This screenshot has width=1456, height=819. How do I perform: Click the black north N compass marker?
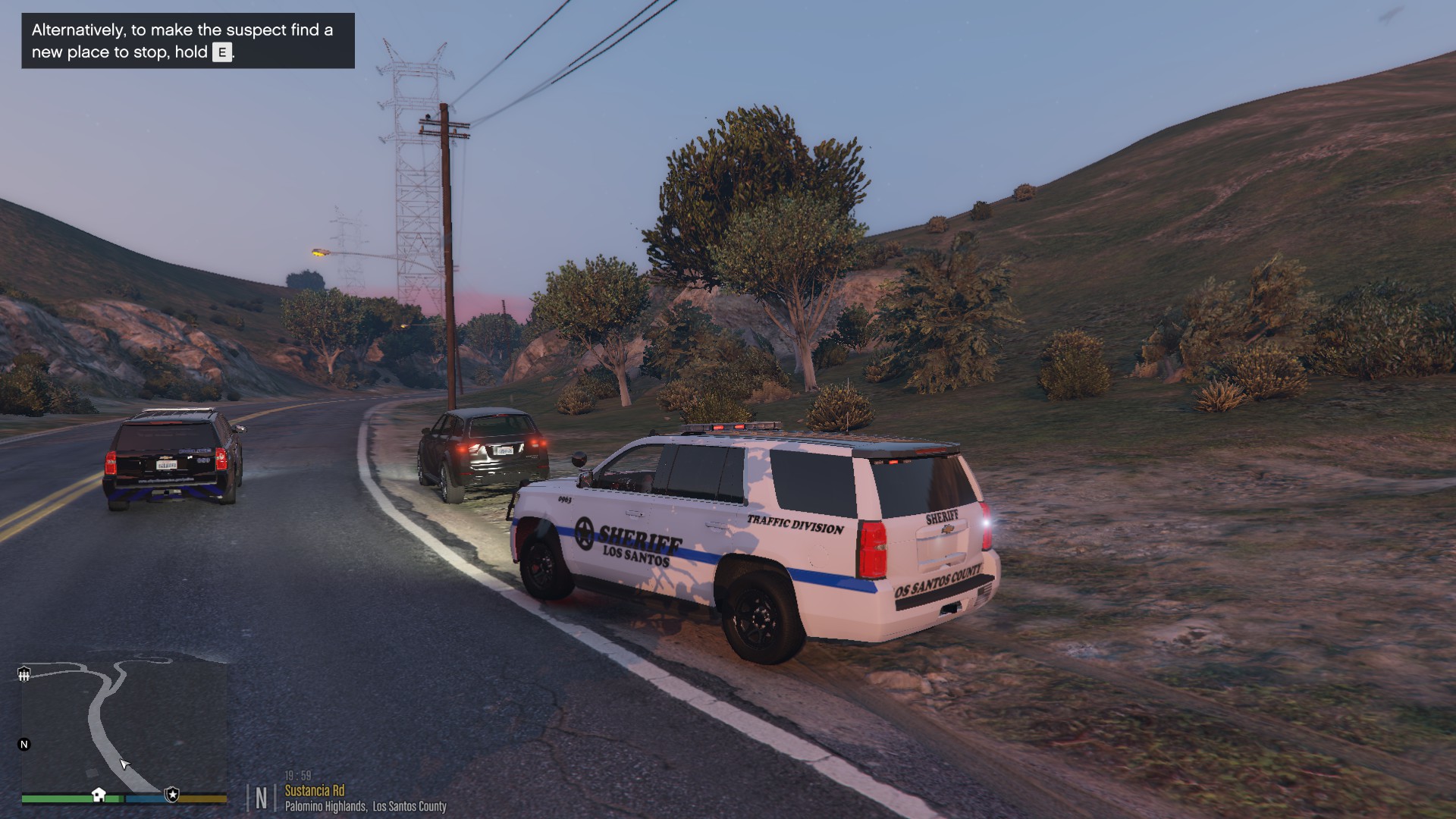[24, 744]
